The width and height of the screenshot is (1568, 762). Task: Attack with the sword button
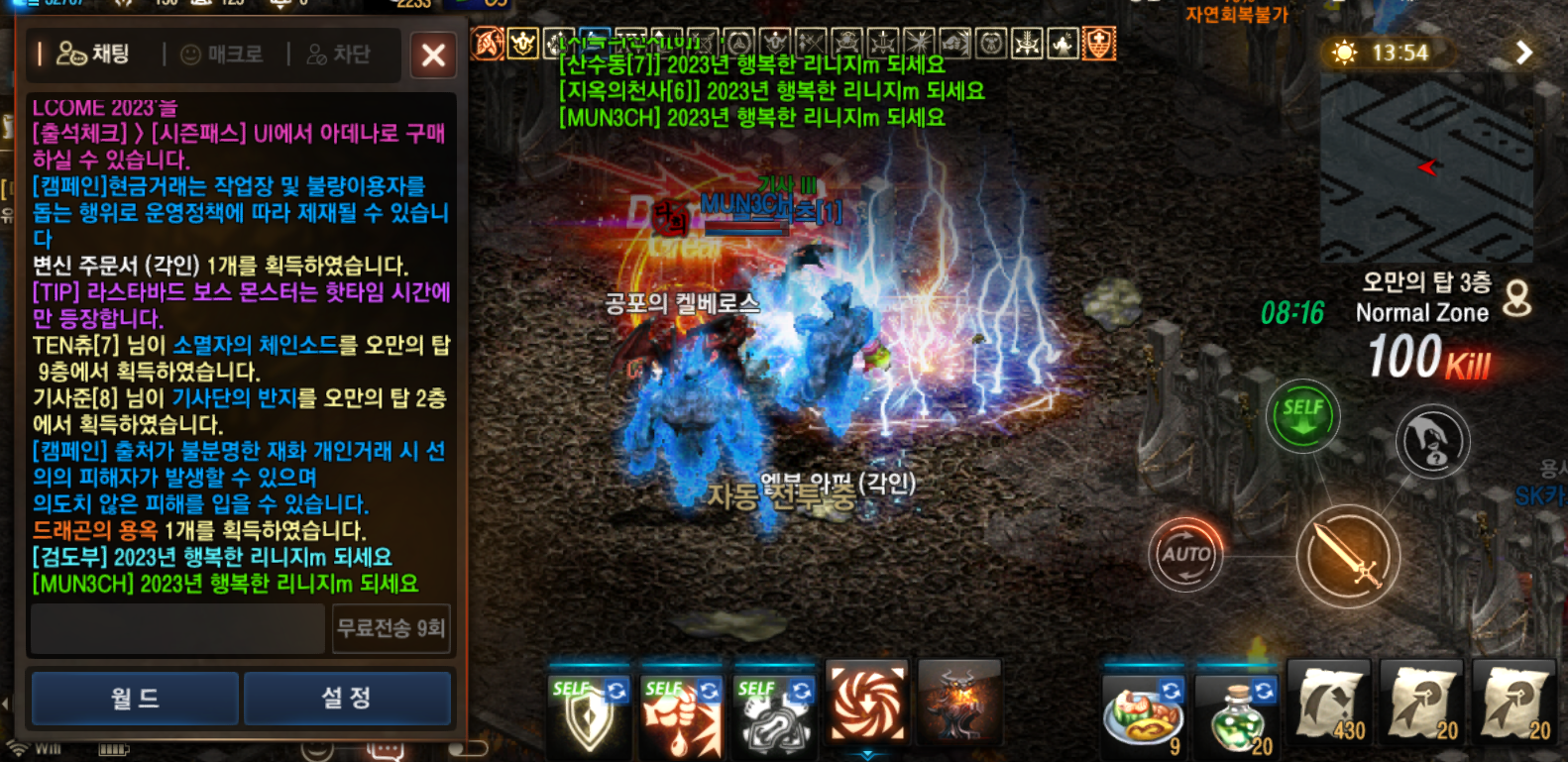1348,556
